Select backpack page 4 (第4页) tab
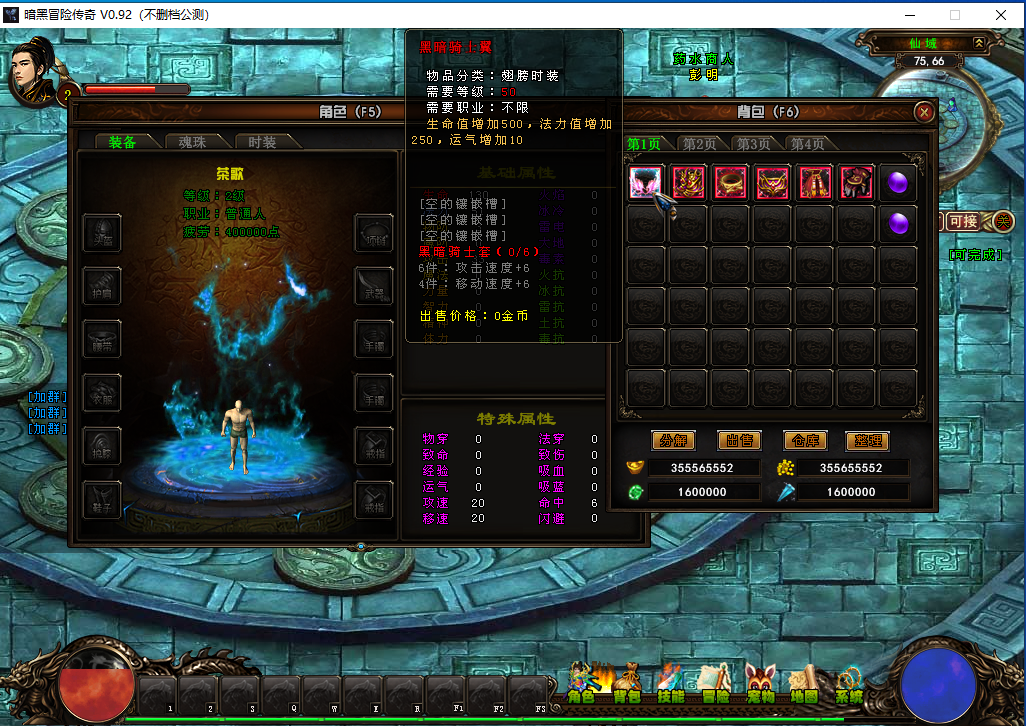1026x726 pixels. (807, 144)
